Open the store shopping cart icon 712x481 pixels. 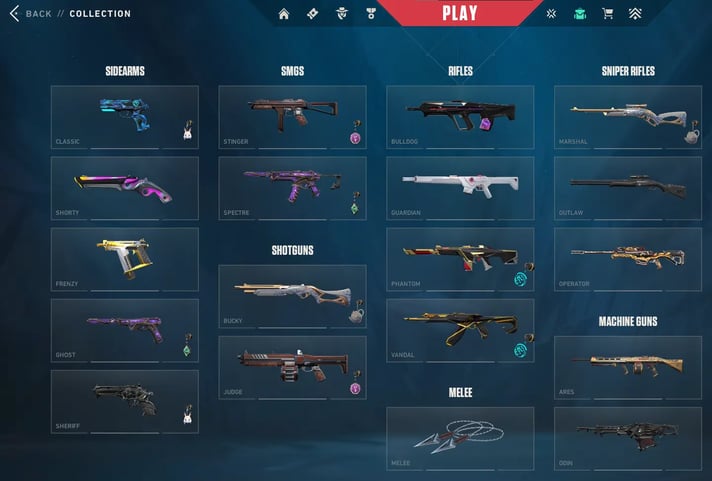(607, 14)
